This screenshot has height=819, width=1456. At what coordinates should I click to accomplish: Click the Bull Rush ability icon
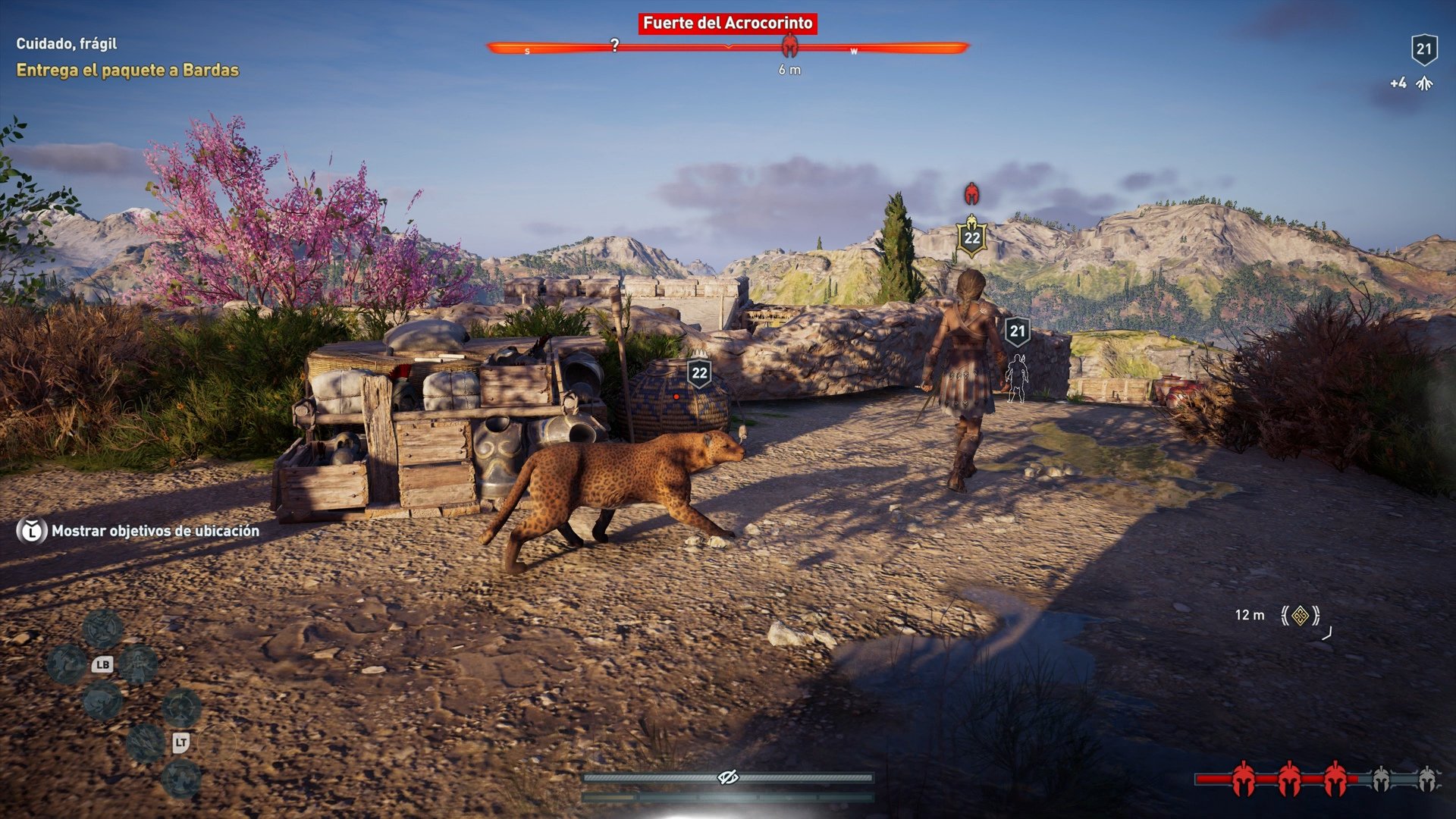102,703
